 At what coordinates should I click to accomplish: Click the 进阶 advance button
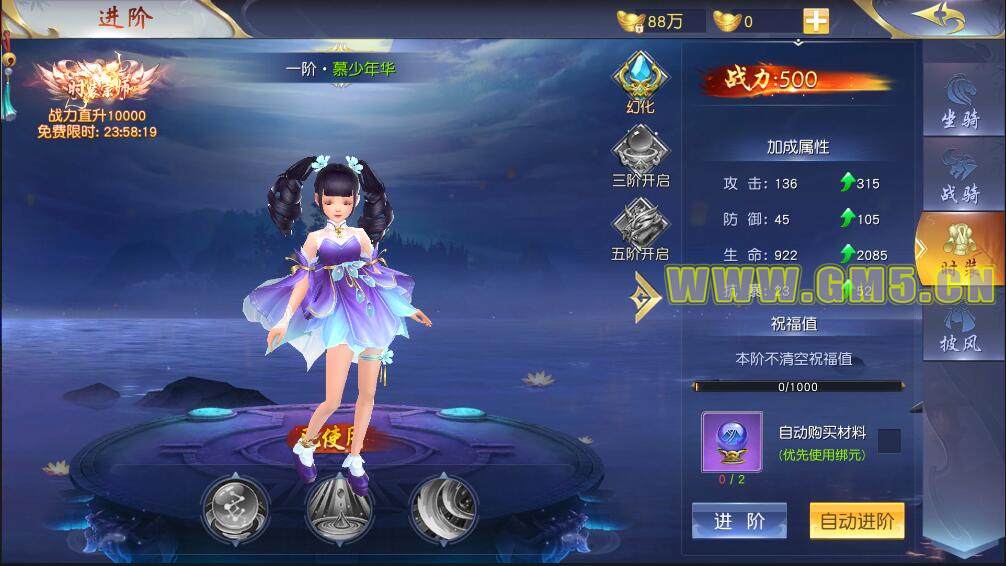(x=739, y=521)
